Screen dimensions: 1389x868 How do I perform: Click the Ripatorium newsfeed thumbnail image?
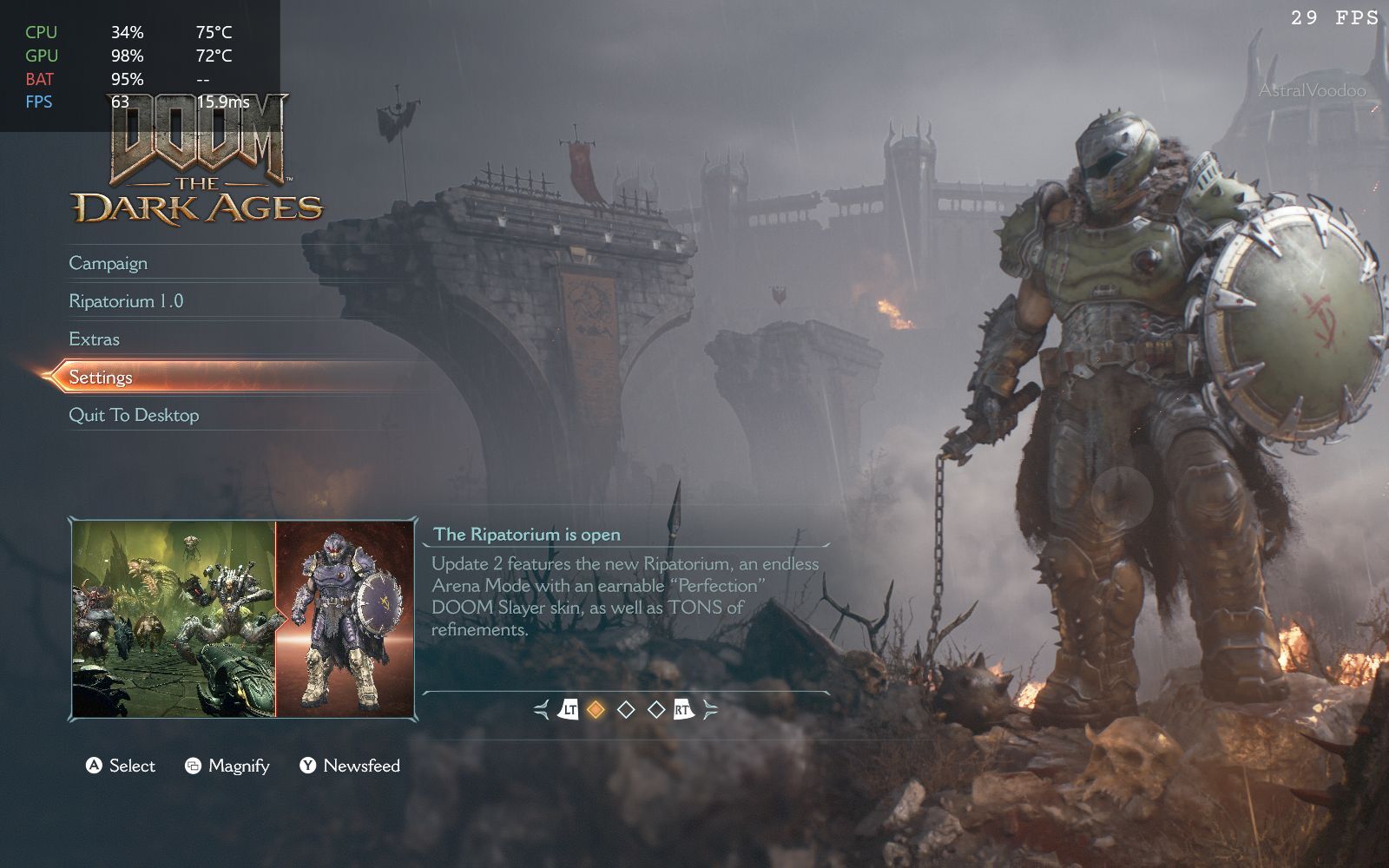tap(243, 620)
